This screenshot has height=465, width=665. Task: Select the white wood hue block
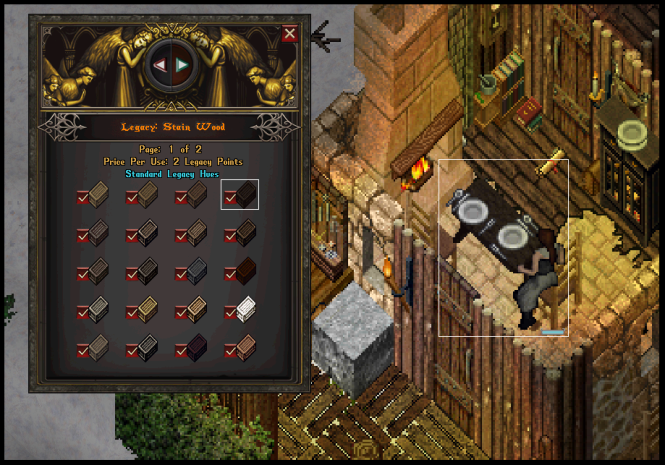click(x=247, y=310)
